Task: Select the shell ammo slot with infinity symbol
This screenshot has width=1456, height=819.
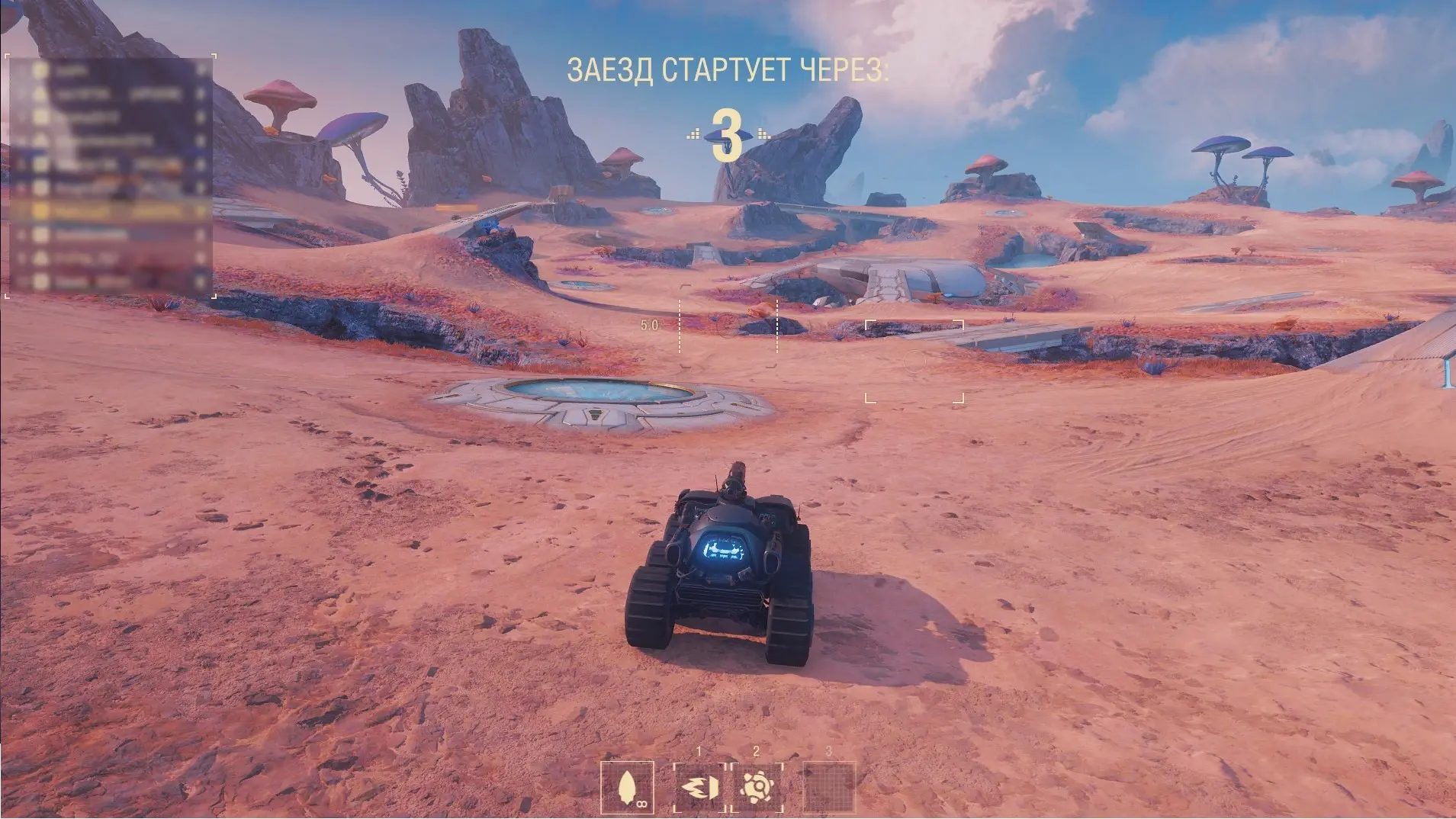Action: coord(627,787)
